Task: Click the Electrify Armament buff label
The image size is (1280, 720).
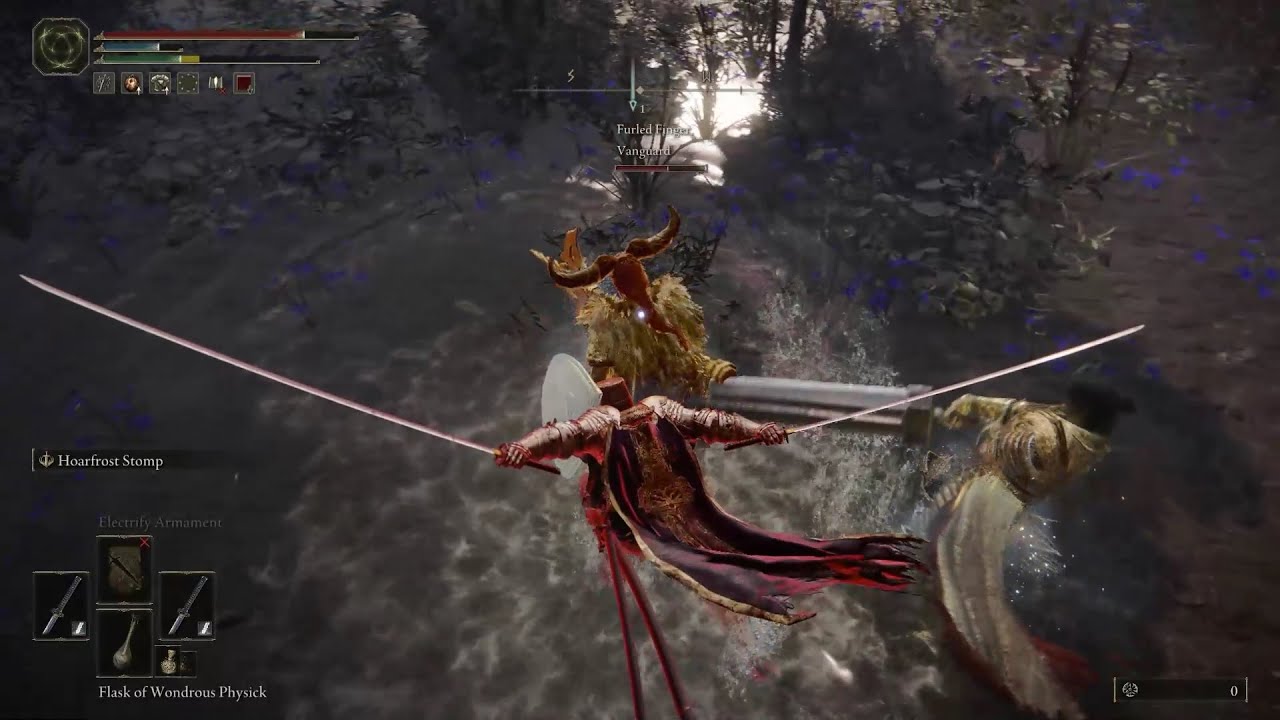Action: coord(160,524)
